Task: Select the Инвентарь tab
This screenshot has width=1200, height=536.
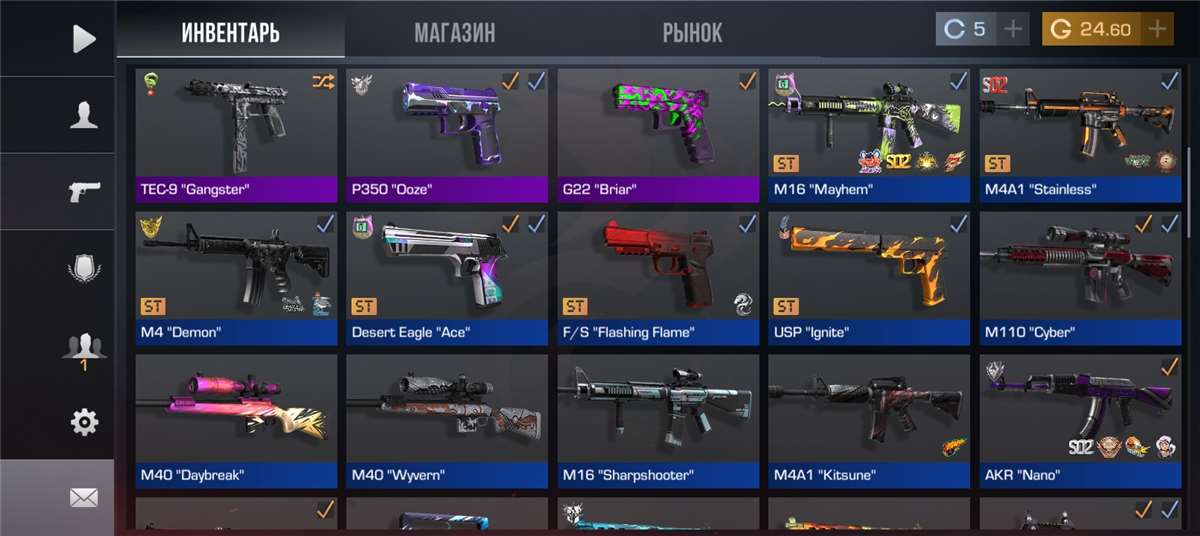Action: [231, 32]
